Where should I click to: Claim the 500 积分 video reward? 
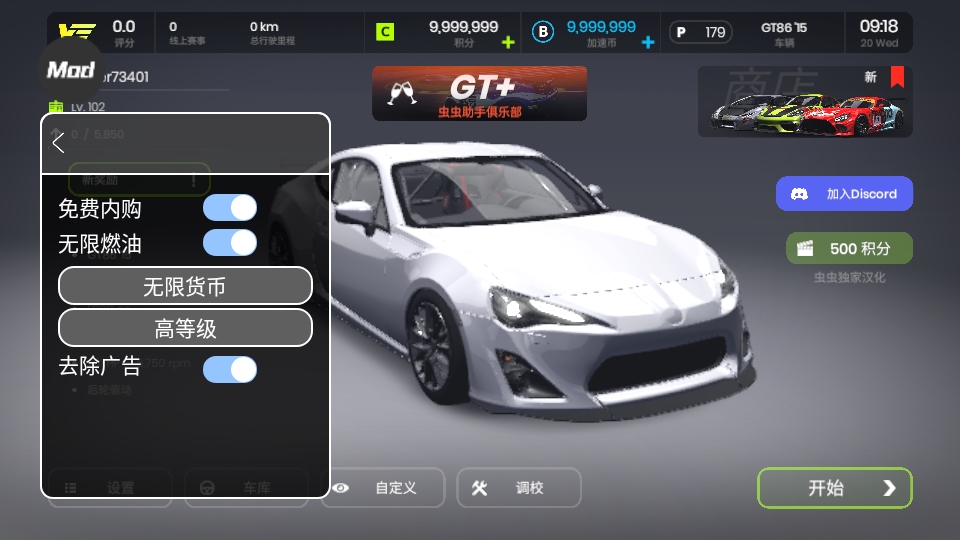849,248
